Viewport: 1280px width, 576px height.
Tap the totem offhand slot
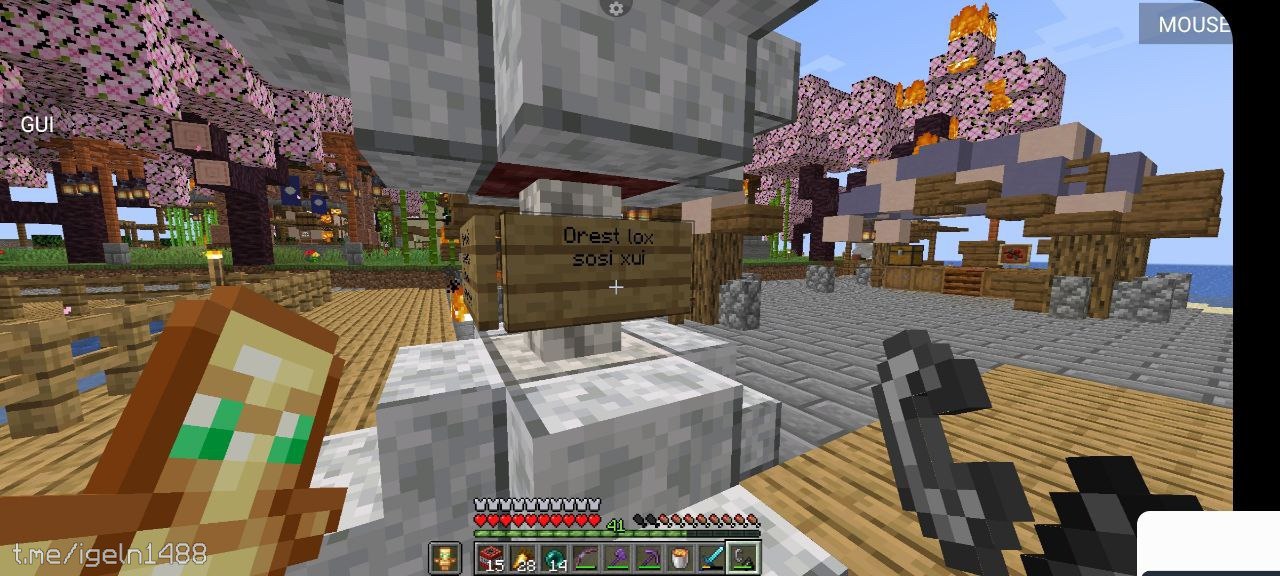(x=444, y=556)
